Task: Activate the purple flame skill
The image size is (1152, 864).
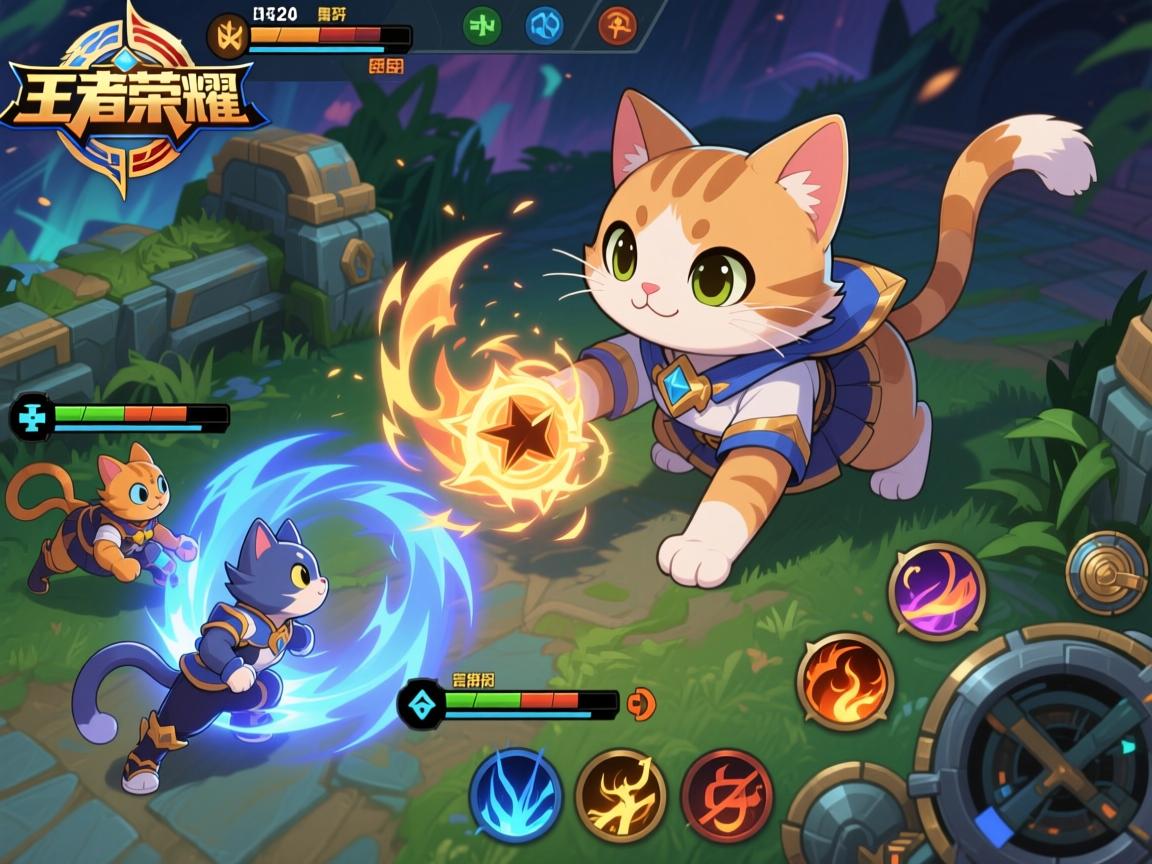Action: (x=937, y=591)
